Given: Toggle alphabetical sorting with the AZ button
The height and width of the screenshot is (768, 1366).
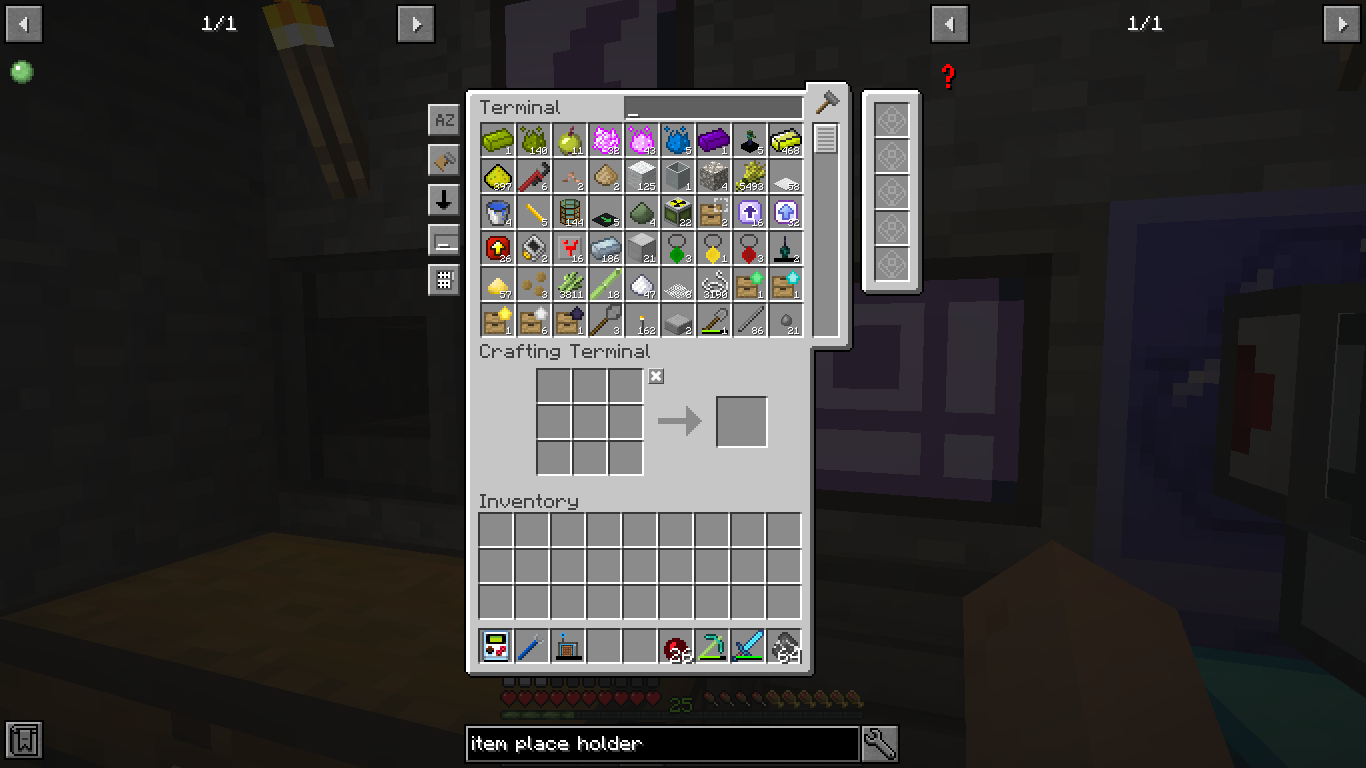Looking at the screenshot, I should point(443,119).
